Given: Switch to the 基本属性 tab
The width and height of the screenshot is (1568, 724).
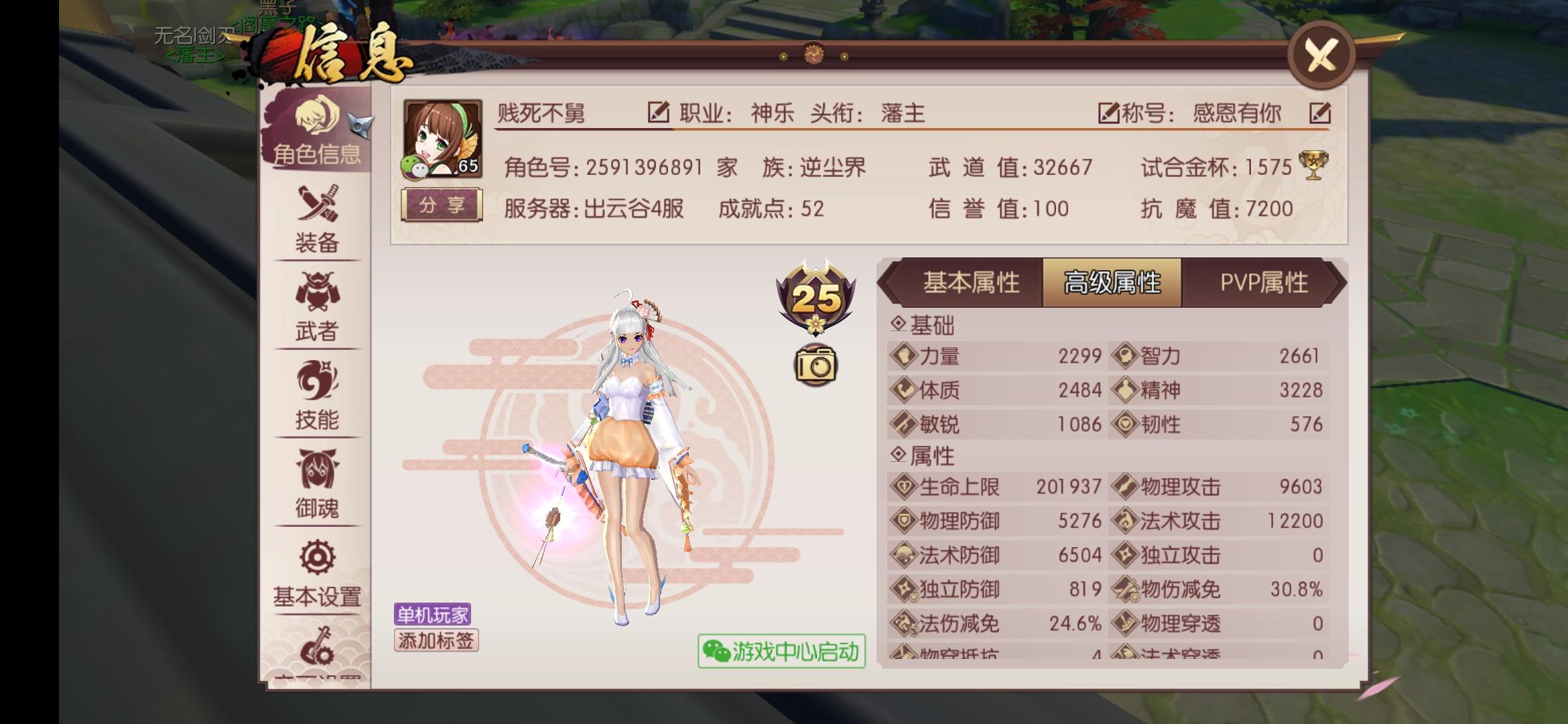Looking at the screenshot, I should point(970,282).
